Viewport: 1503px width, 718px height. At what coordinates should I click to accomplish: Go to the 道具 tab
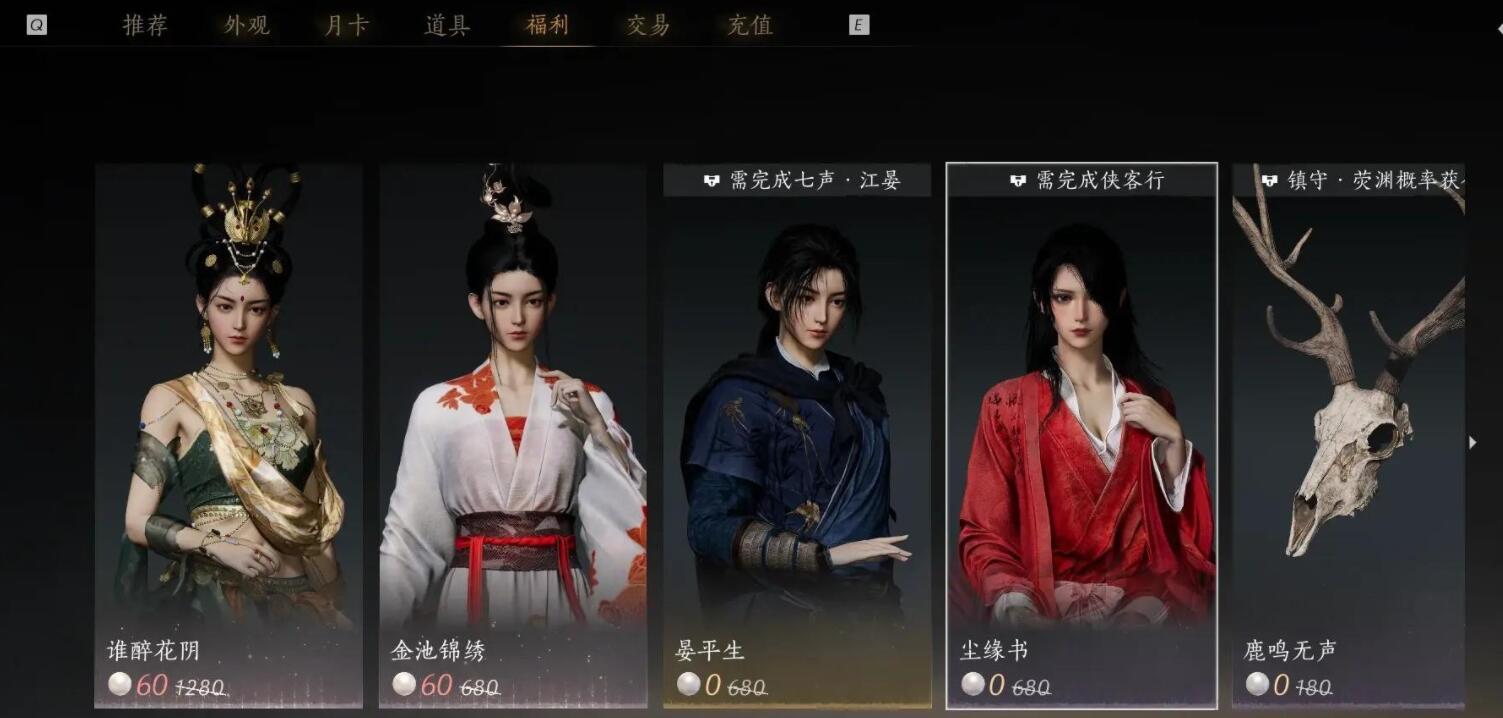447,25
